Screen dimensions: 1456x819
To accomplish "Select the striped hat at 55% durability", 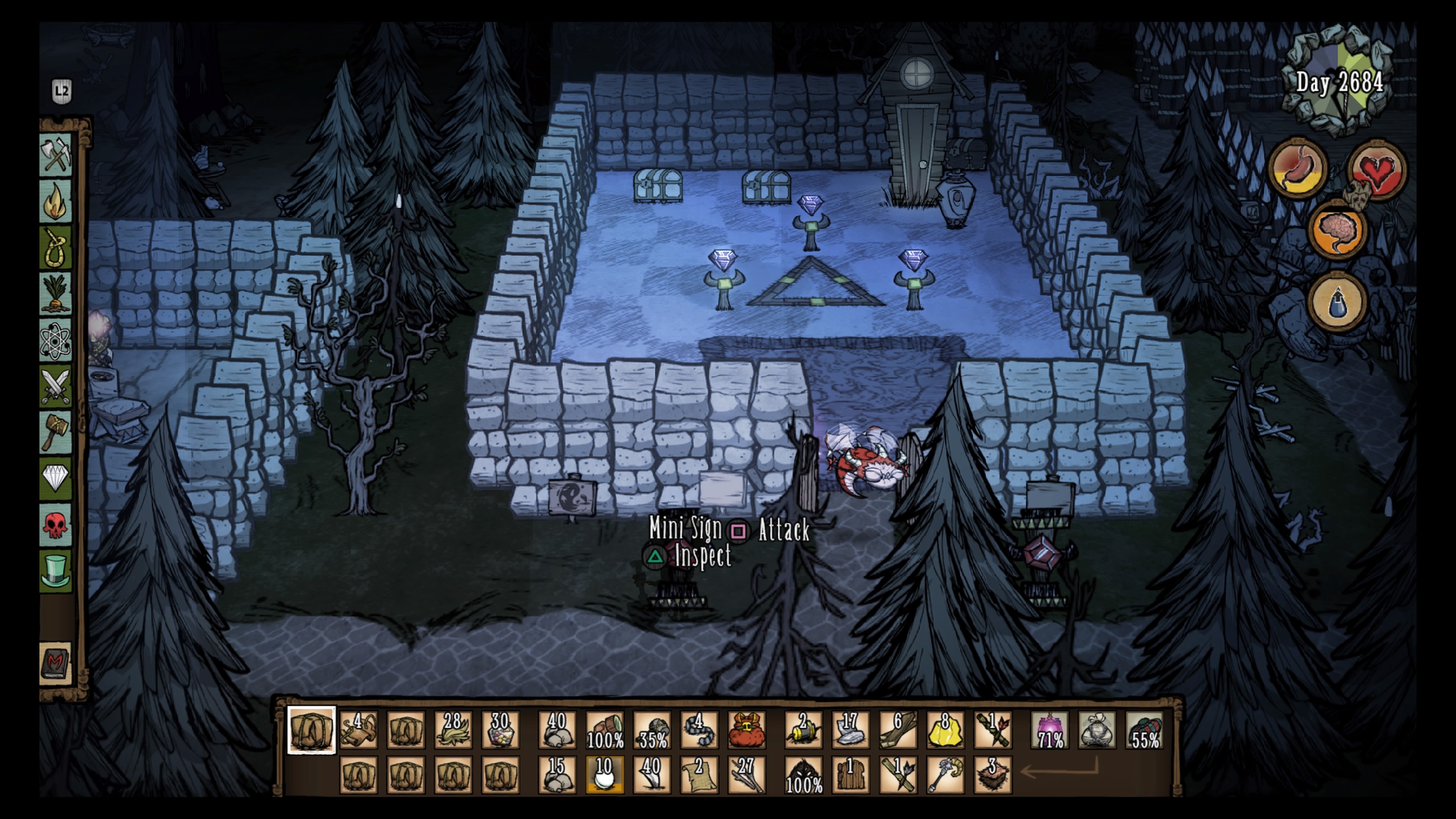I will [x=1145, y=730].
